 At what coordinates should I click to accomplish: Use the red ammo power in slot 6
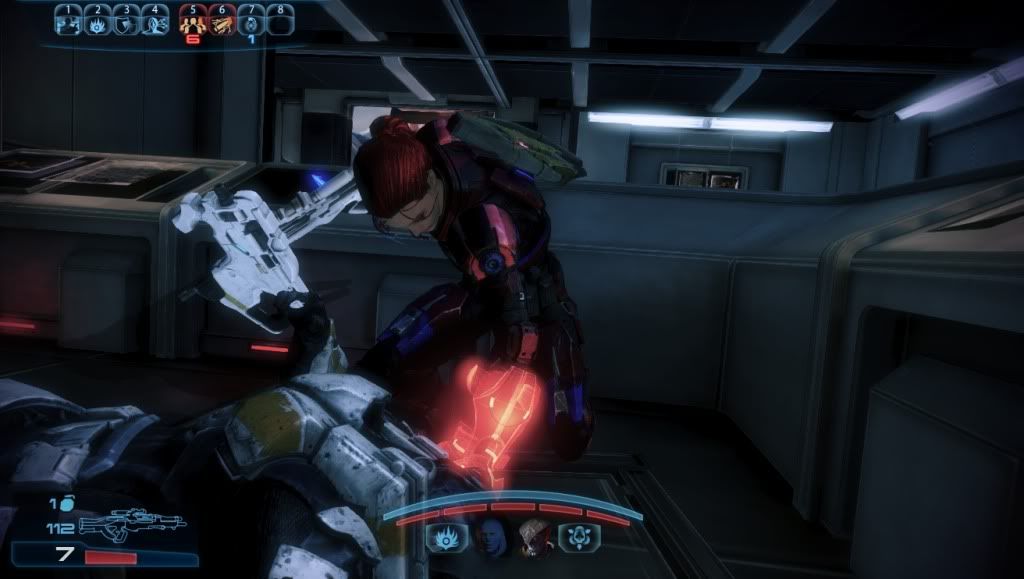222,21
